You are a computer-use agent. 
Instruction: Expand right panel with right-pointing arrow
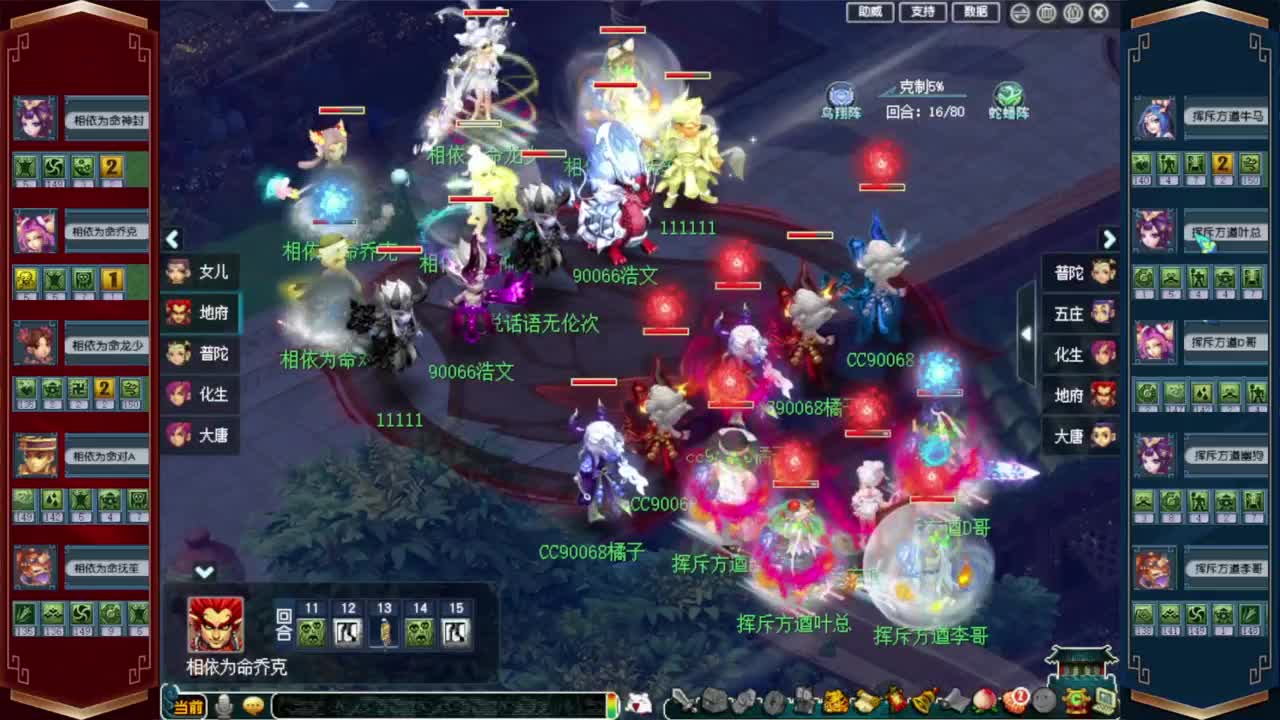click(x=1110, y=240)
